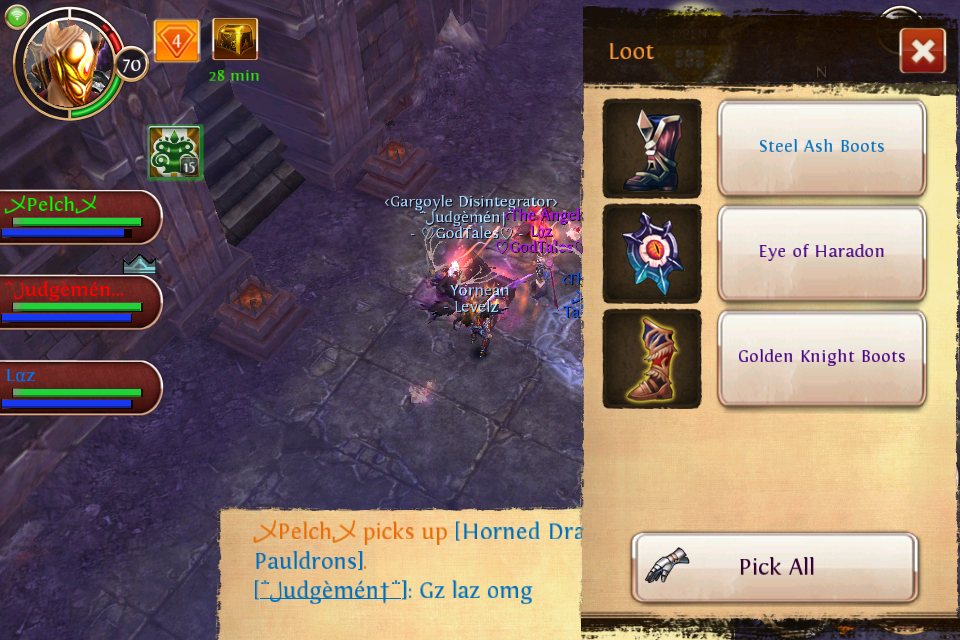Check the green buff icon marked 15
Screen dimensions: 960x640
(175, 153)
